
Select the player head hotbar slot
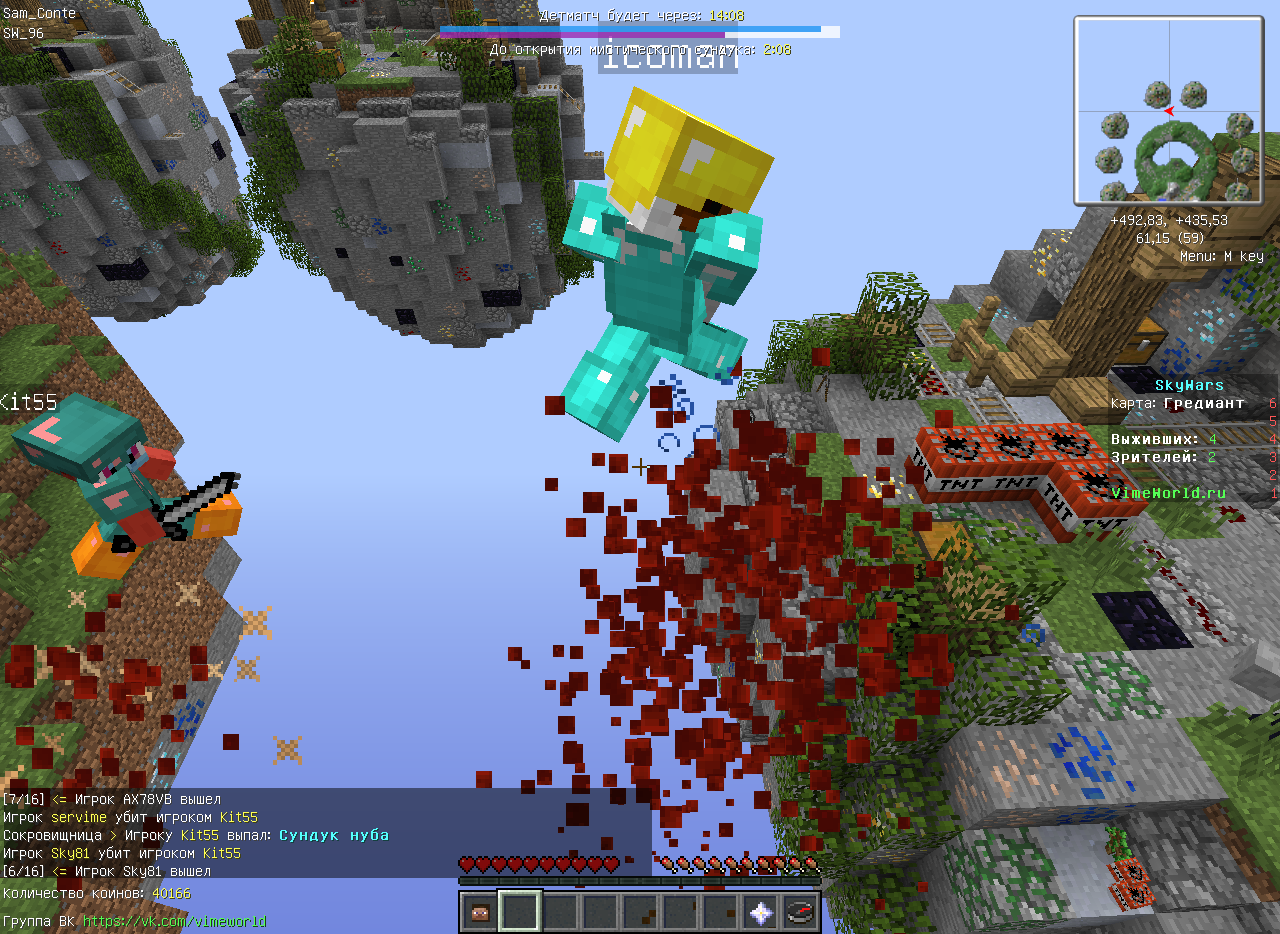(479, 911)
